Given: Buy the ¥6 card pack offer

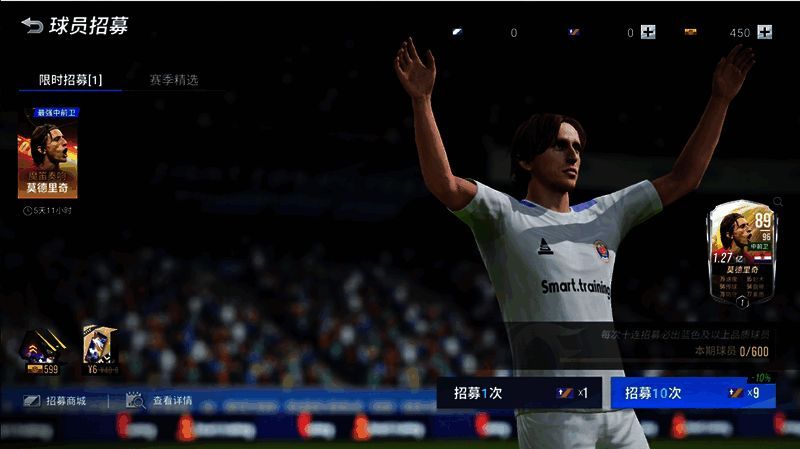Looking at the screenshot, I should tap(100, 351).
